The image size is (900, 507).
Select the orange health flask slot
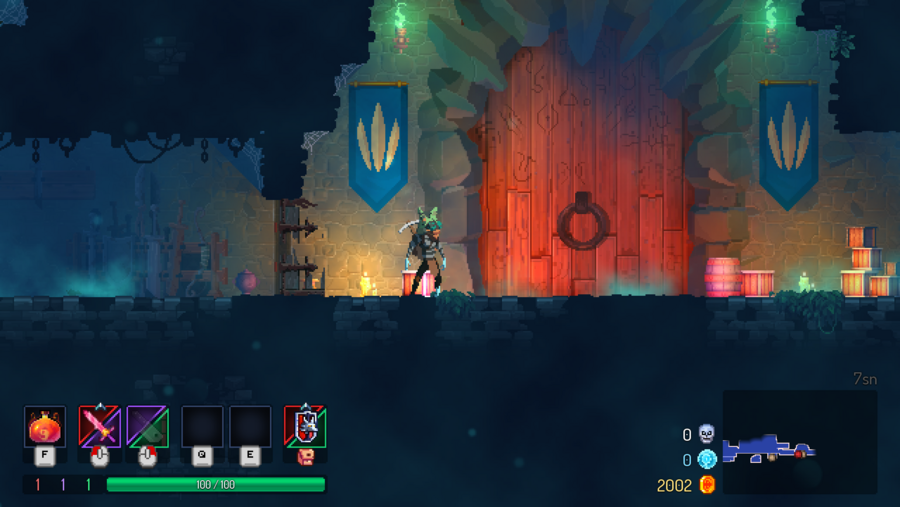pyautogui.click(x=45, y=427)
